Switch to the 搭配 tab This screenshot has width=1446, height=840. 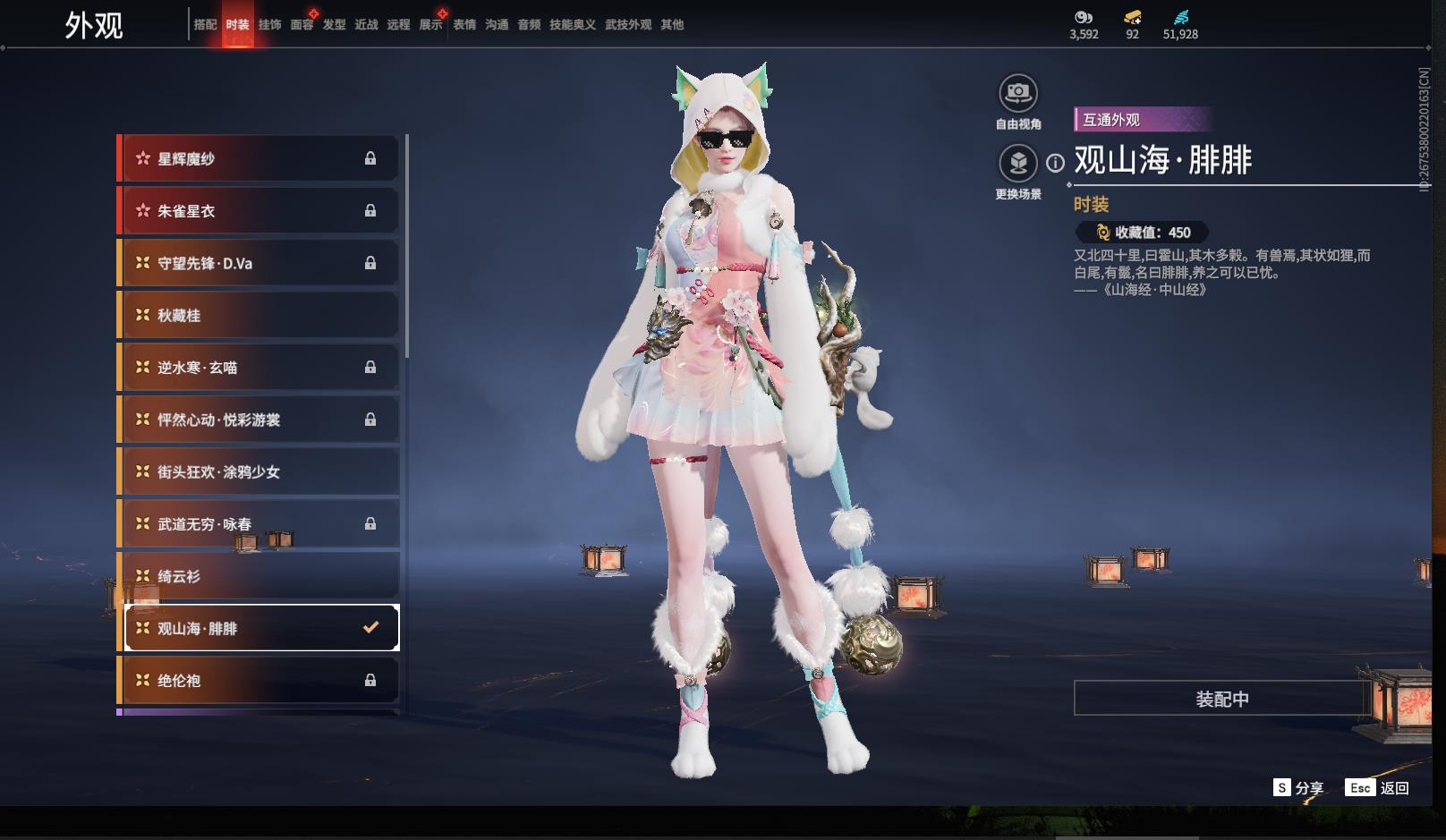click(x=205, y=25)
